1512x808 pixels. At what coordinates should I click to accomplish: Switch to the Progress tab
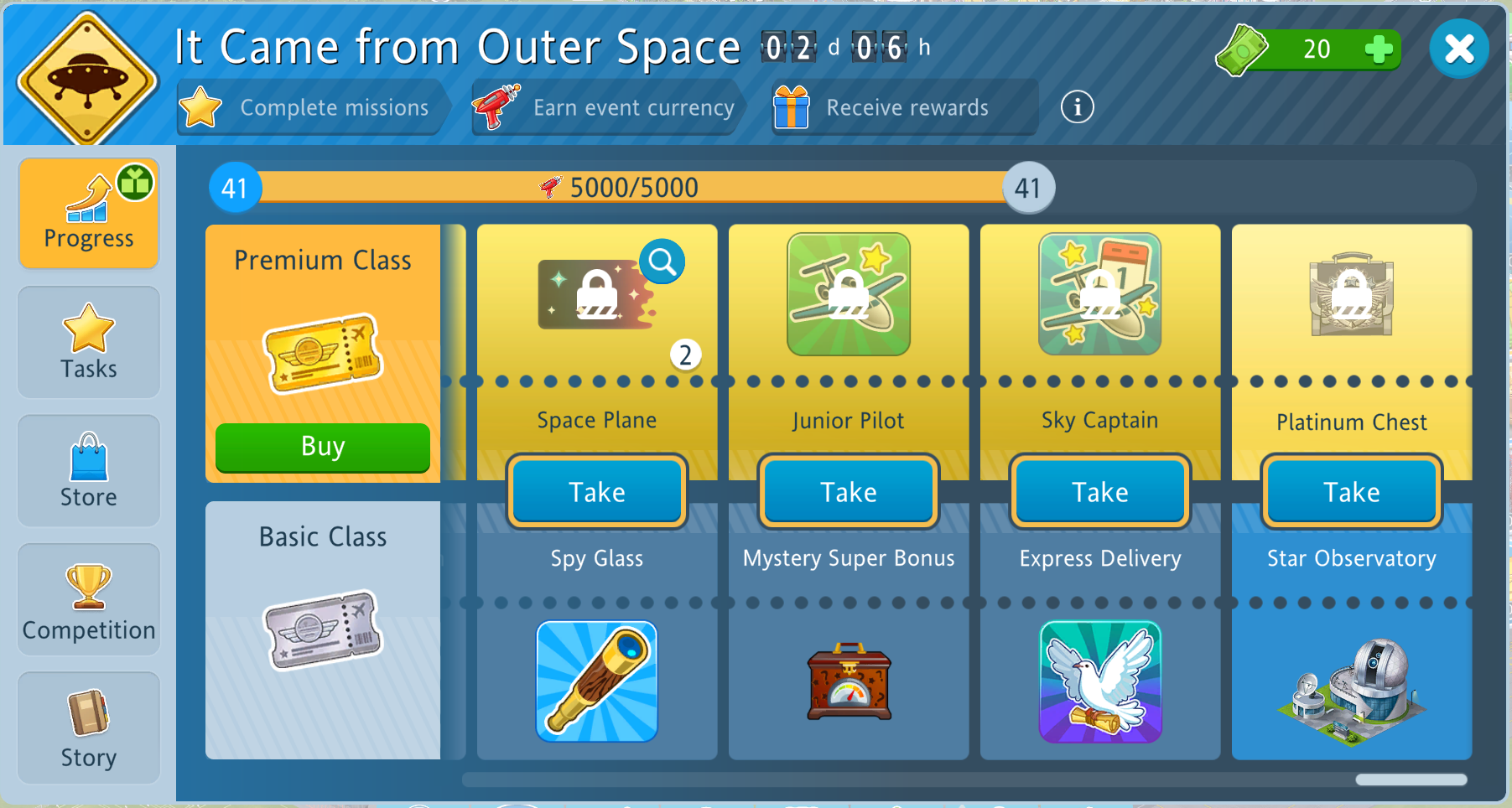(89, 214)
